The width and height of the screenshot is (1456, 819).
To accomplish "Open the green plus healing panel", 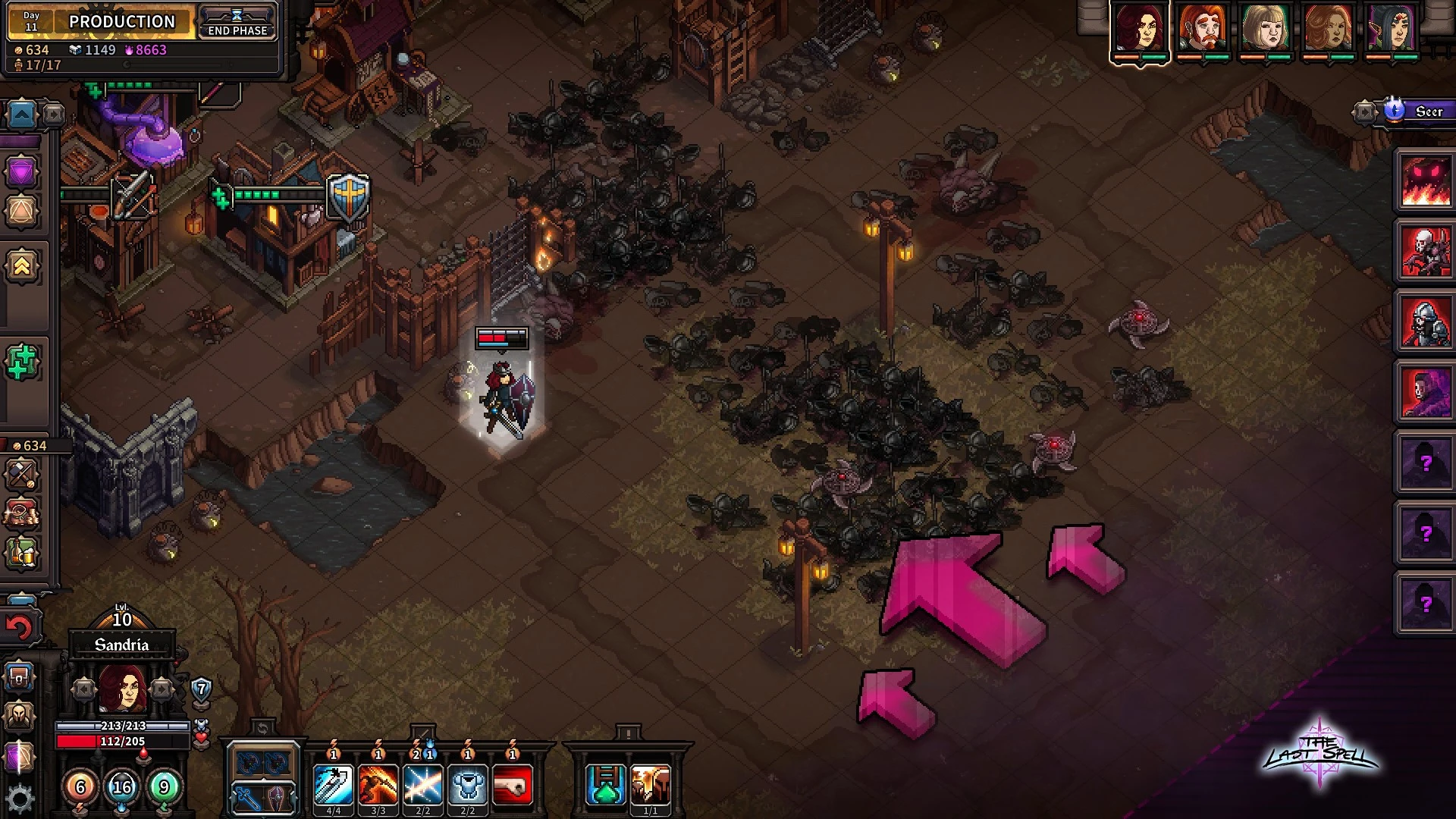I will tap(21, 362).
